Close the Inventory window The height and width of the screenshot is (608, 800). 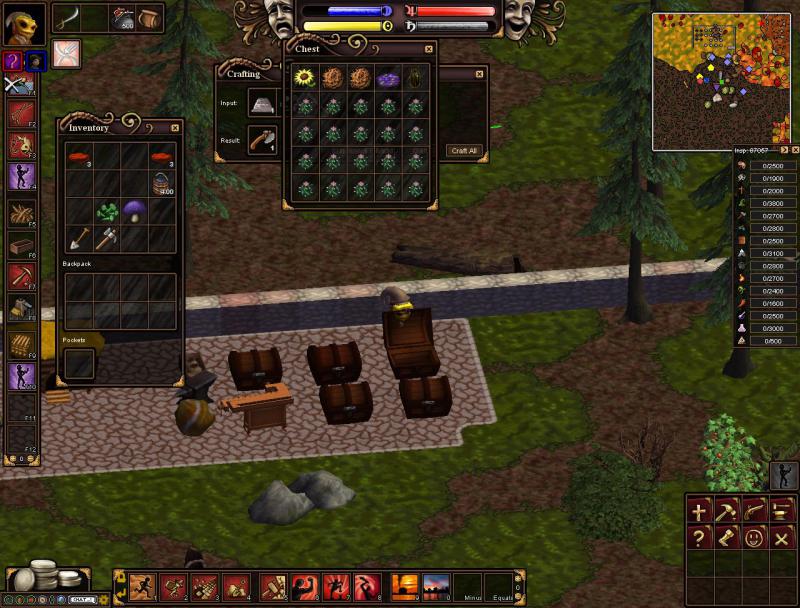[175, 127]
